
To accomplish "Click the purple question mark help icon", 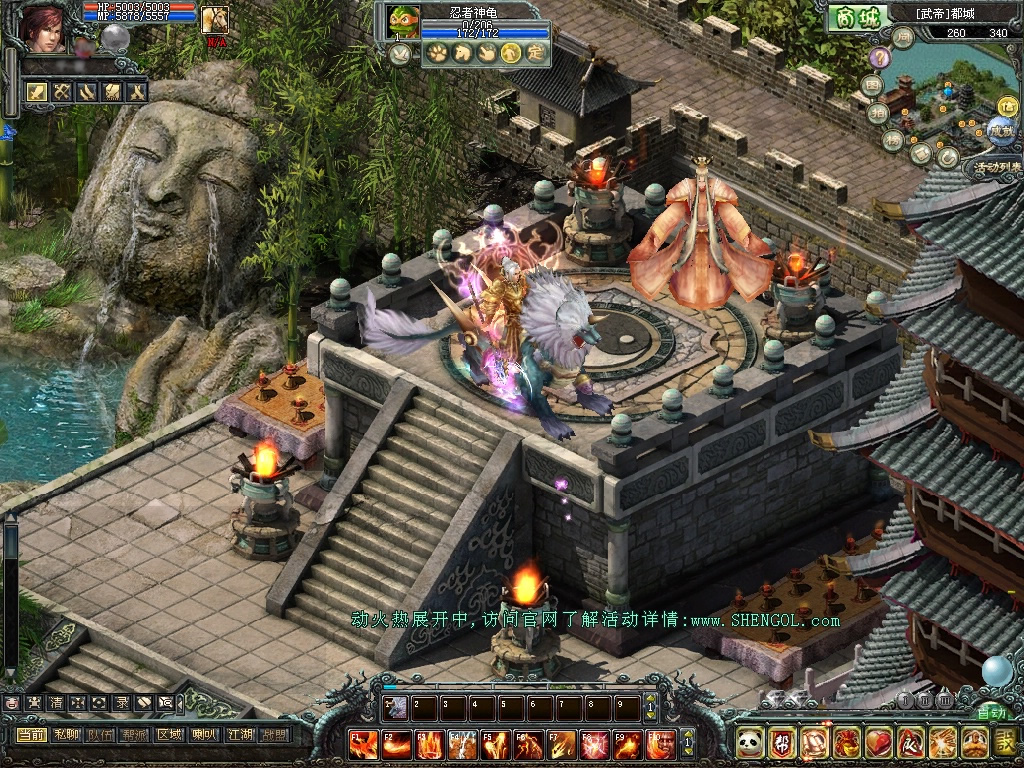I will click(879, 57).
